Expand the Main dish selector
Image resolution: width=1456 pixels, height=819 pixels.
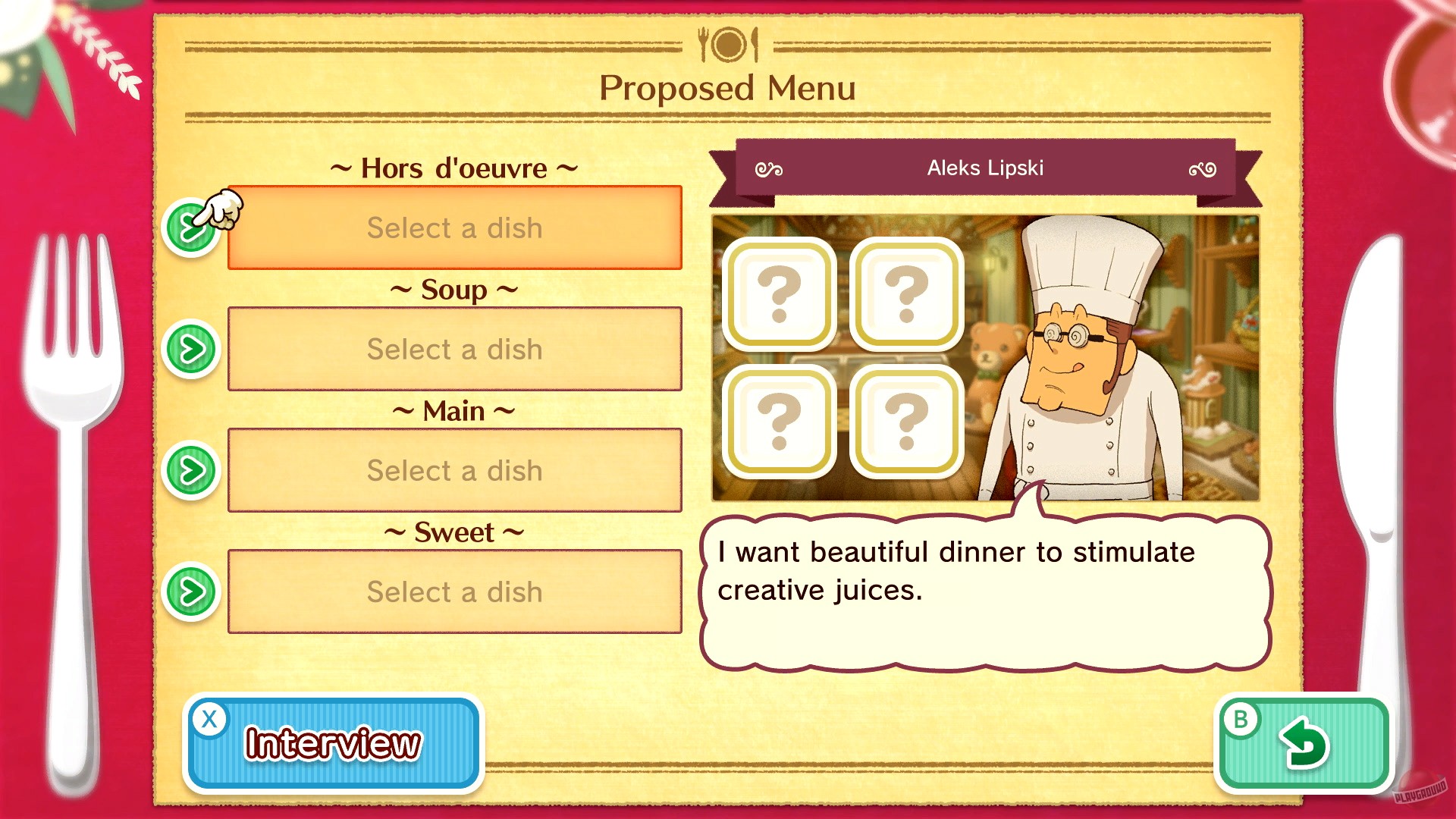coord(192,471)
